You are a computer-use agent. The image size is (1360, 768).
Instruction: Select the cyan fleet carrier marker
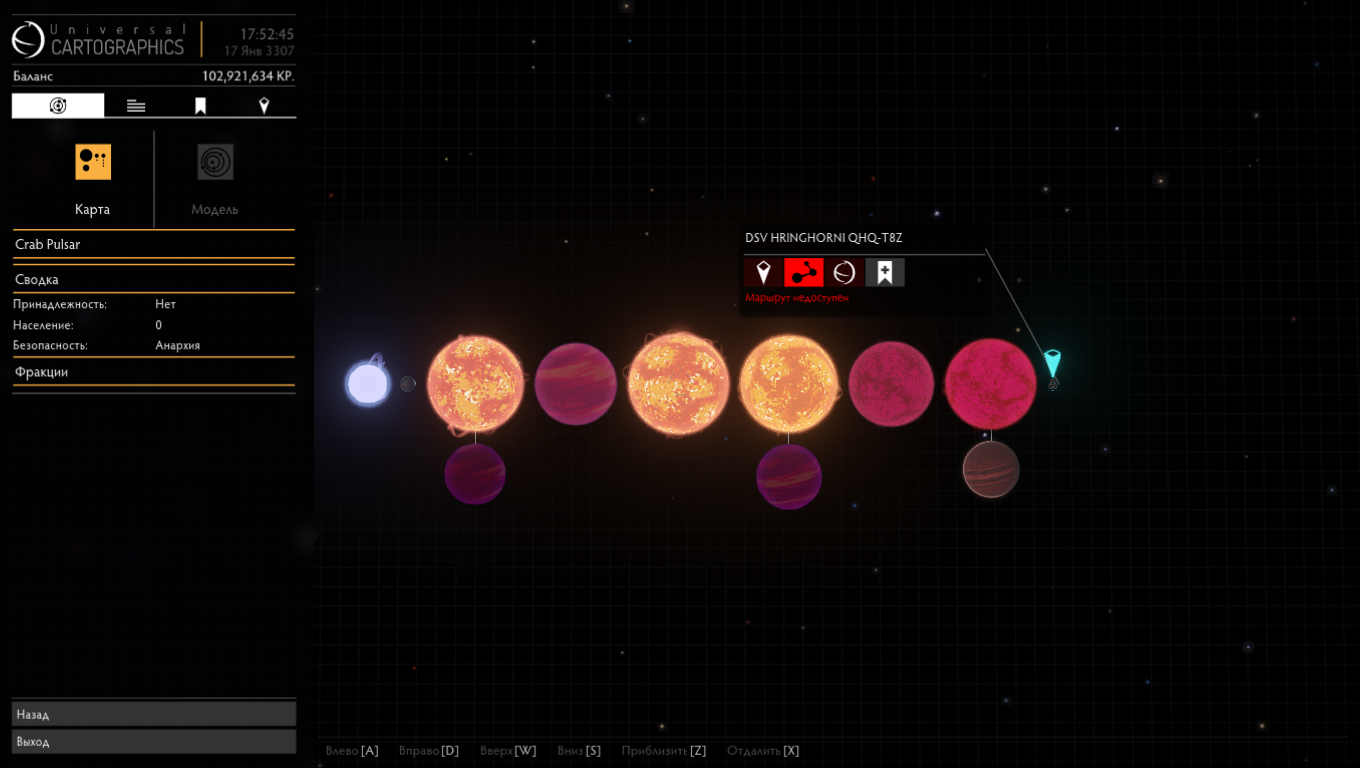[x=1052, y=362]
